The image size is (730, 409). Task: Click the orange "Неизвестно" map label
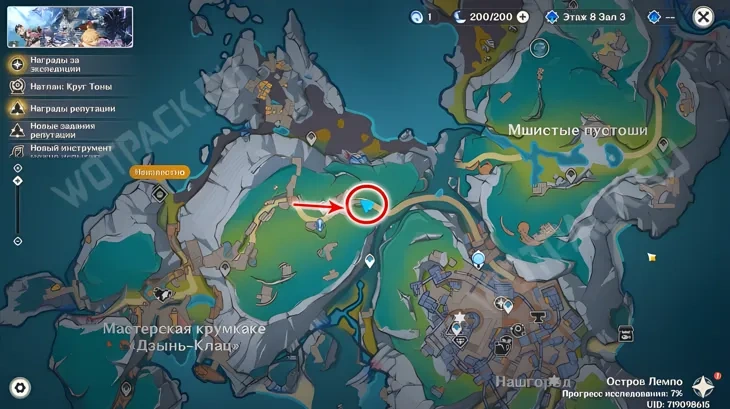click(159, 172)
